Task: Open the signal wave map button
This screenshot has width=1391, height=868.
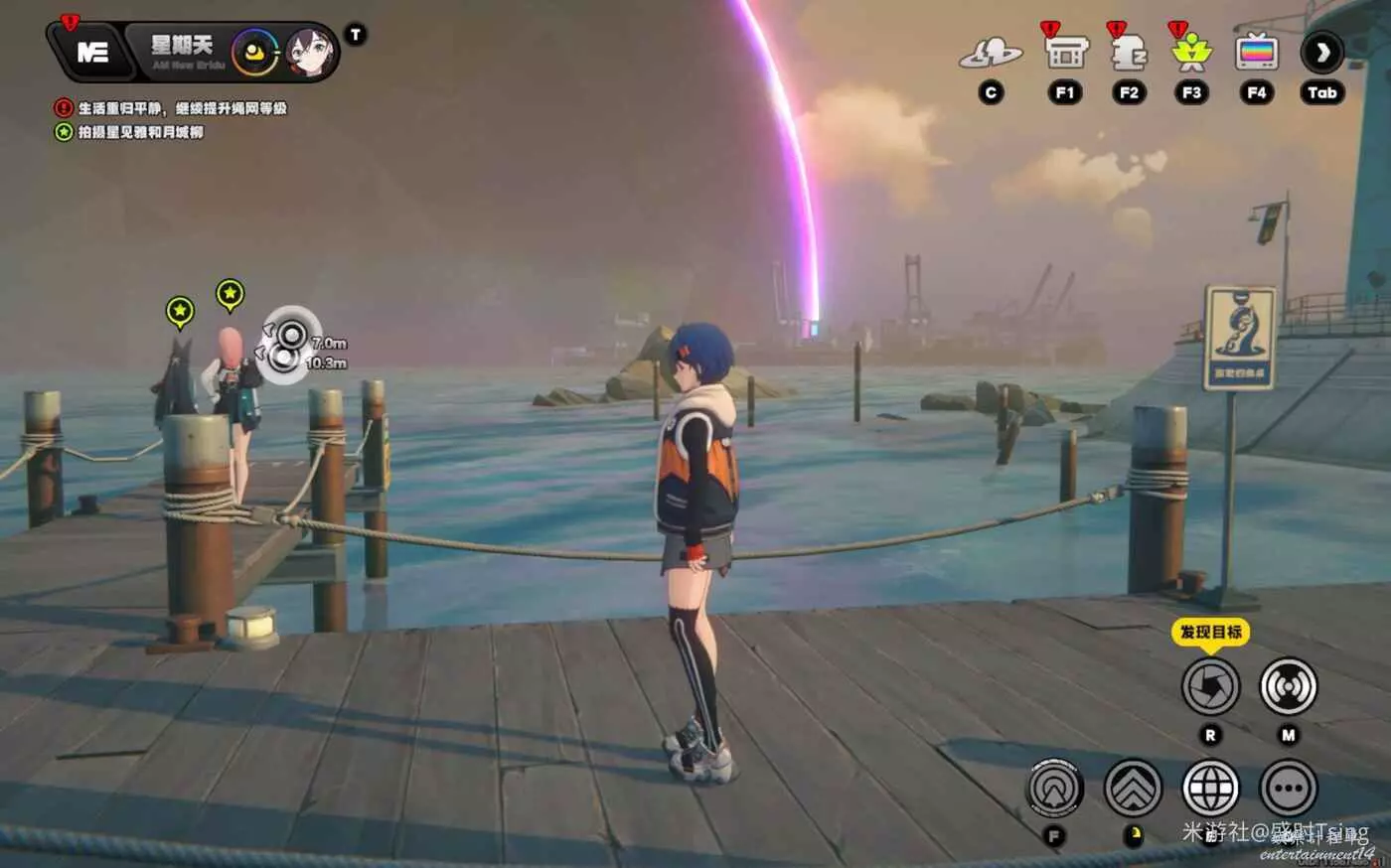Action: click(1289, 686)
